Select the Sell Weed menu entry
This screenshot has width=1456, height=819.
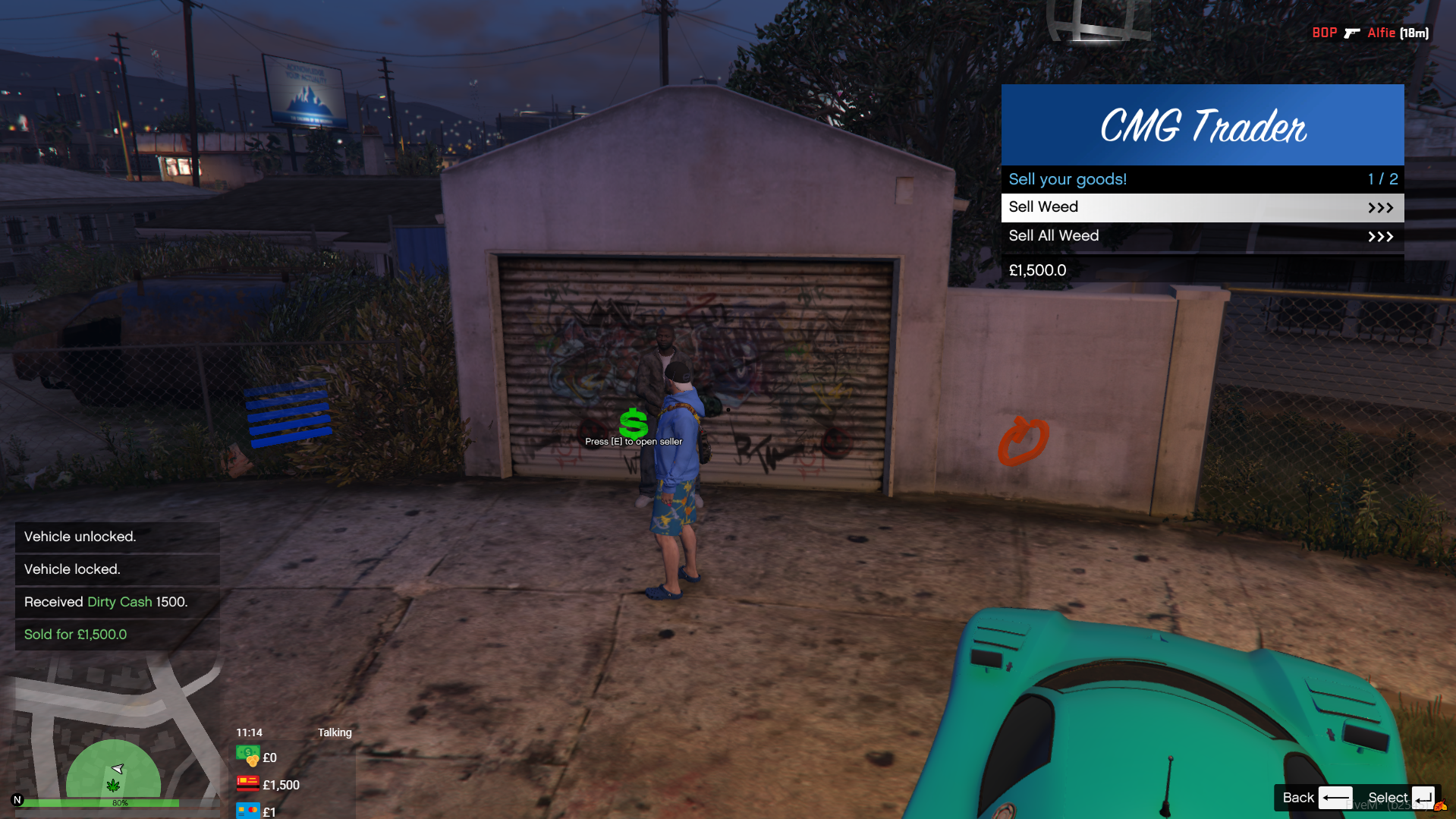tap(1202, 207)
